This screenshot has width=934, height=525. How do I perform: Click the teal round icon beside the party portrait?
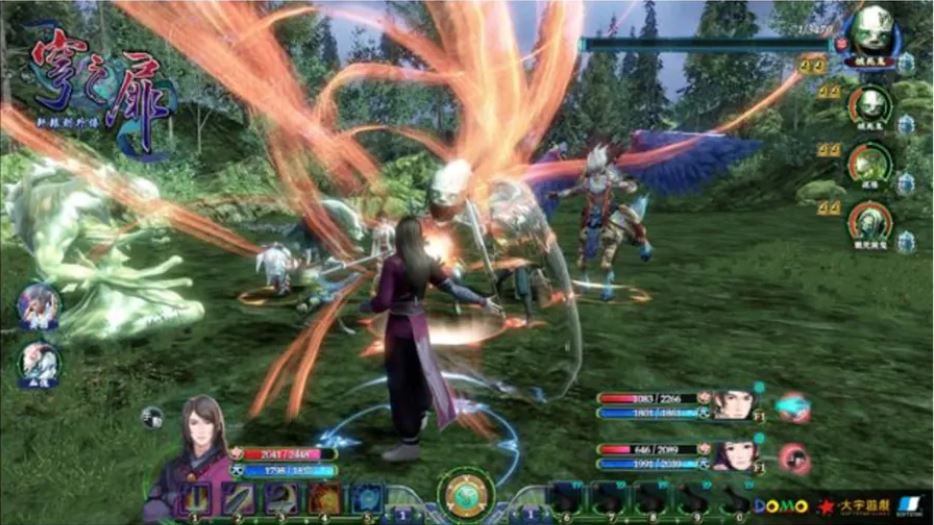point(793,408)
